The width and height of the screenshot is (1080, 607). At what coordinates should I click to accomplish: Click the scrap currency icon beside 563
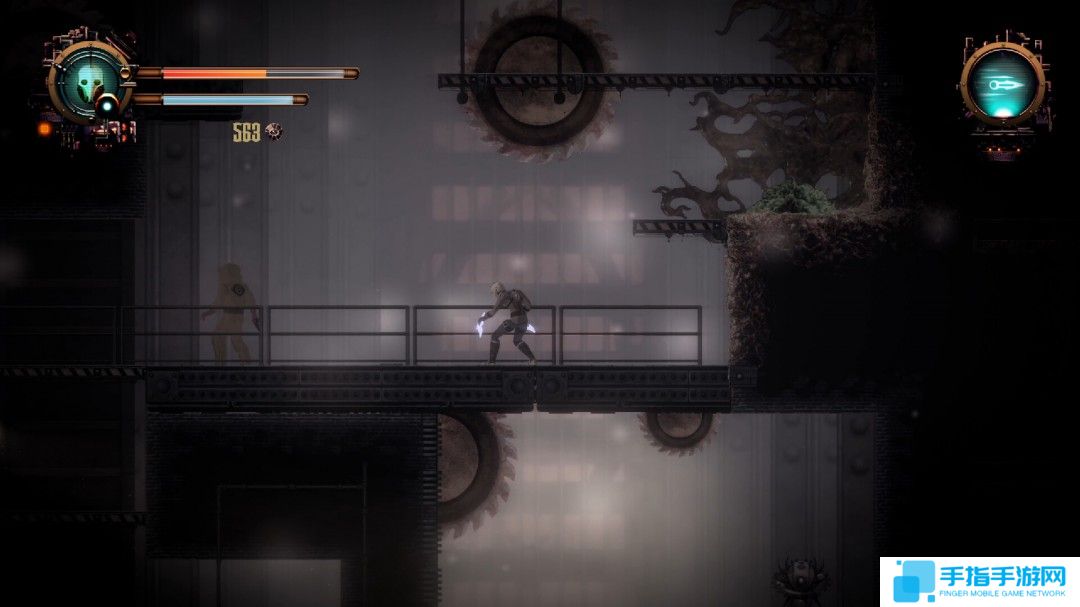273,131
